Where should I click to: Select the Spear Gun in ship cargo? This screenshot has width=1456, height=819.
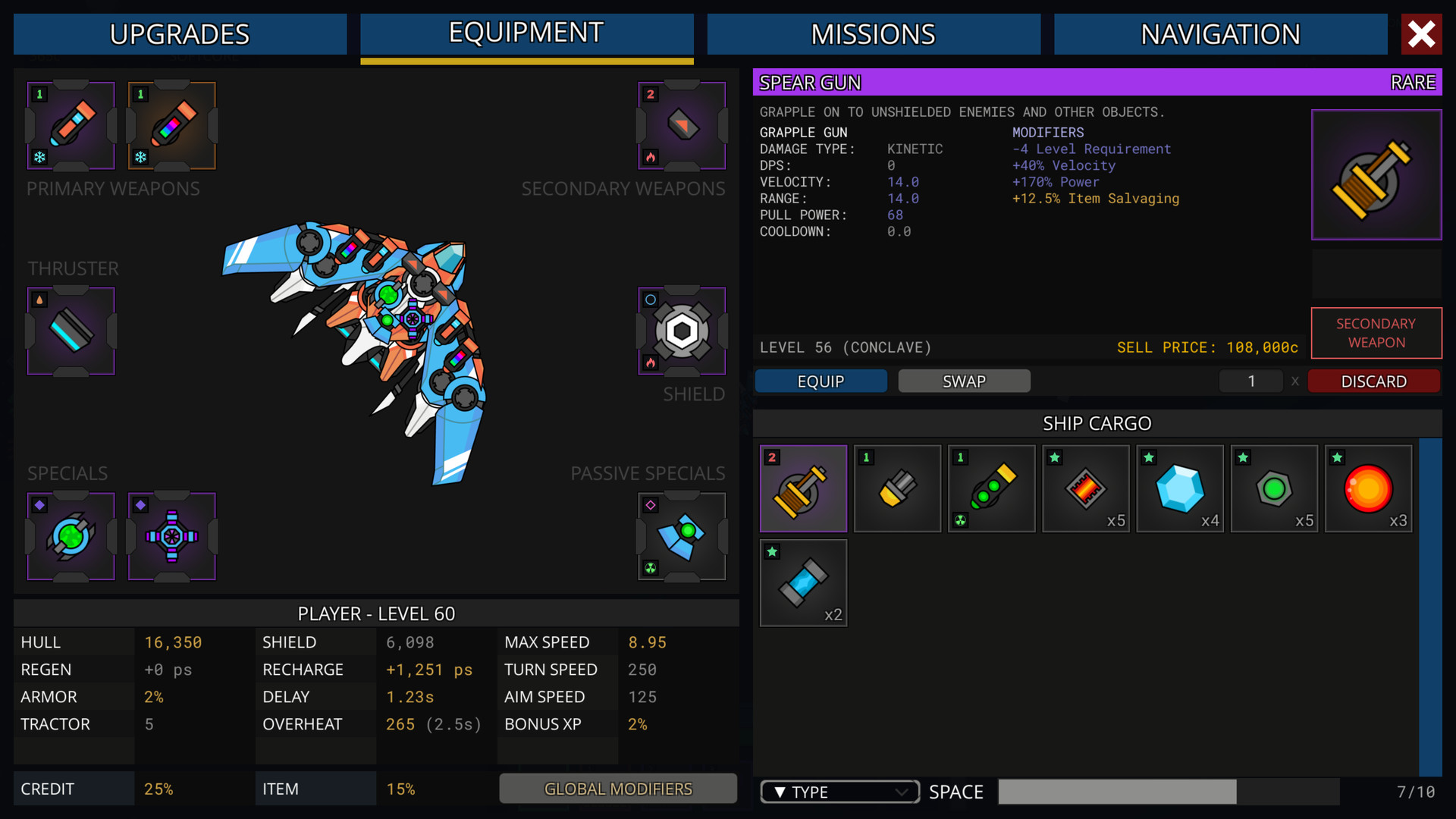coord(803,488)
